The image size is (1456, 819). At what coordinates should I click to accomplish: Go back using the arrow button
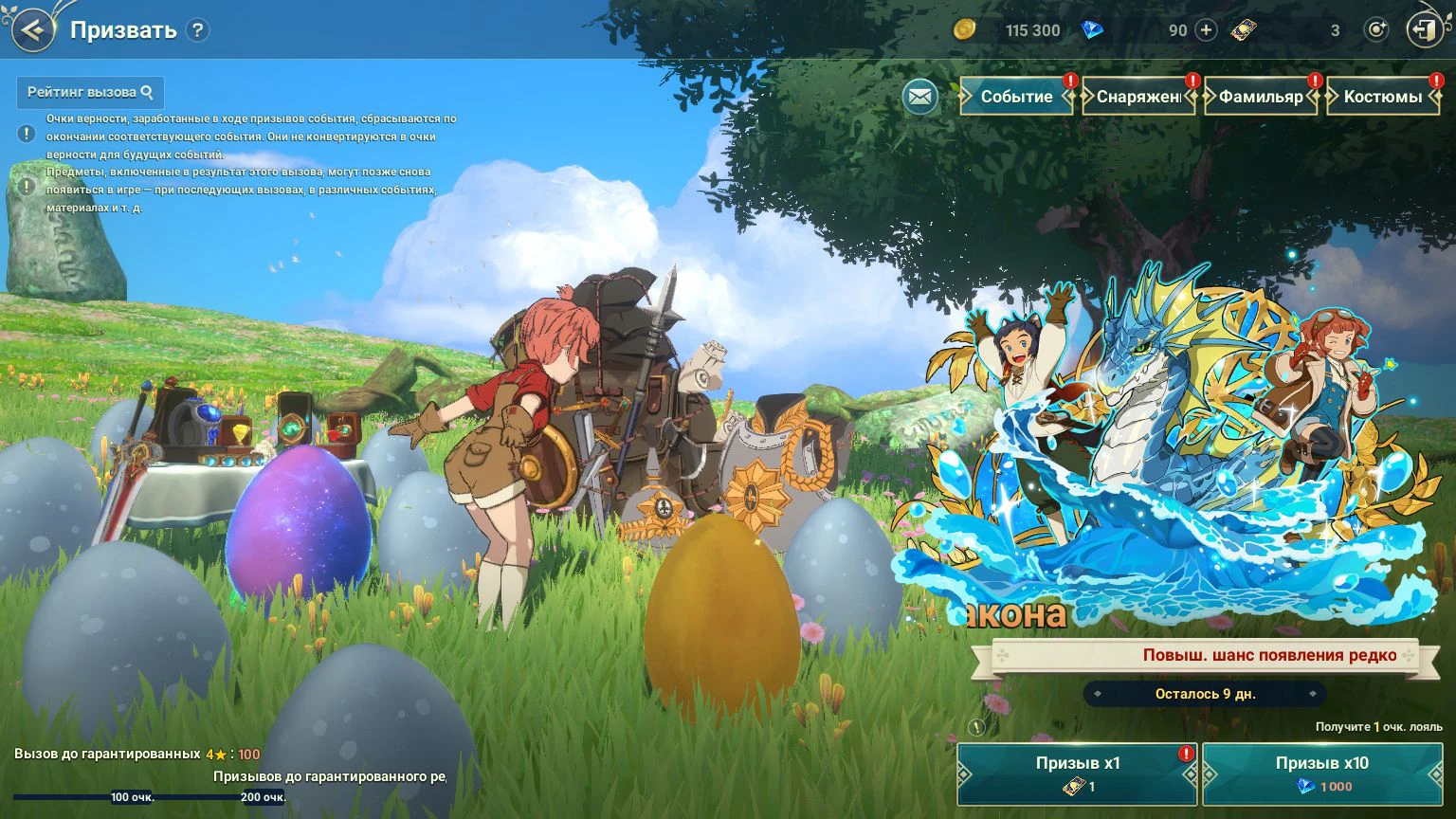32,30
